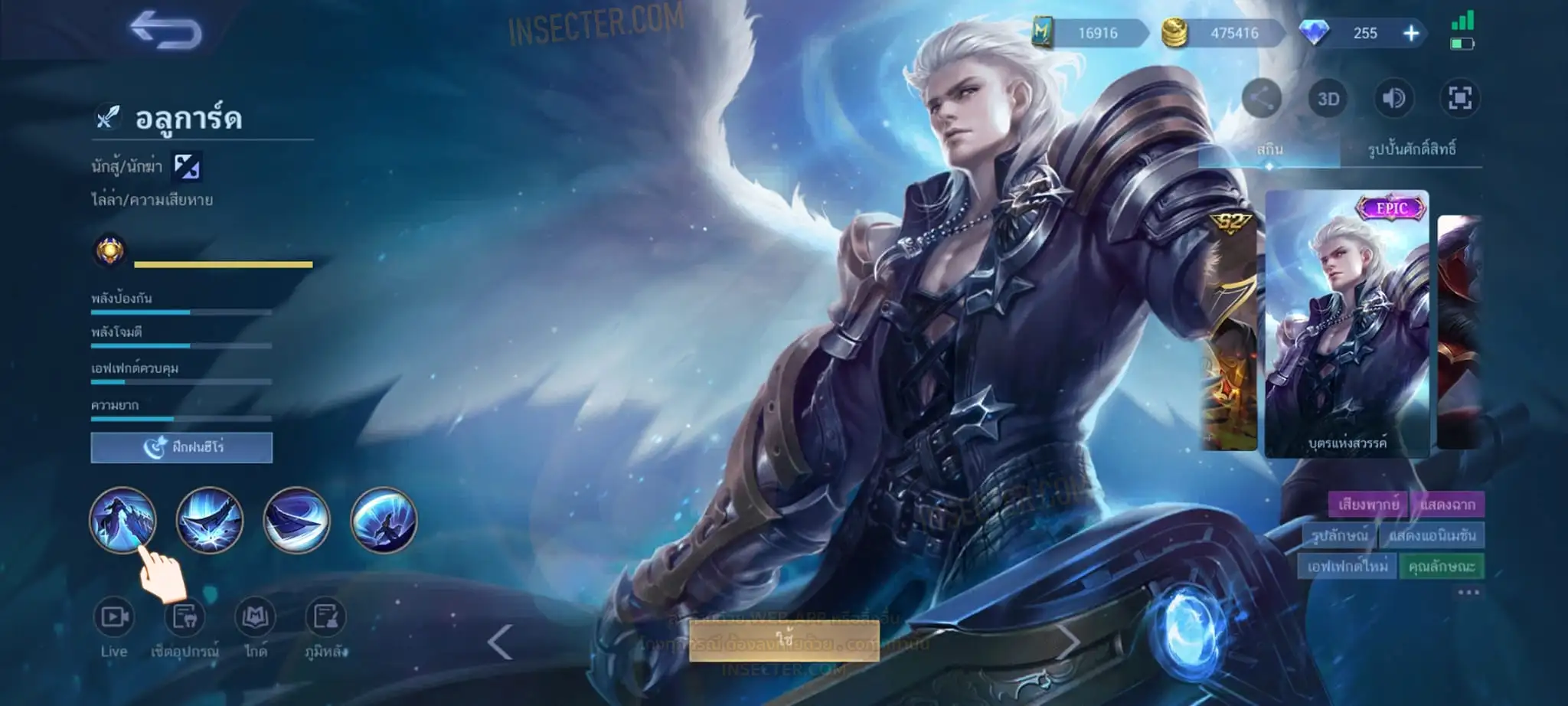The image size is (1568, 706).
Task: View the second skill with the blade burst
Action: (x=210, y=520)
